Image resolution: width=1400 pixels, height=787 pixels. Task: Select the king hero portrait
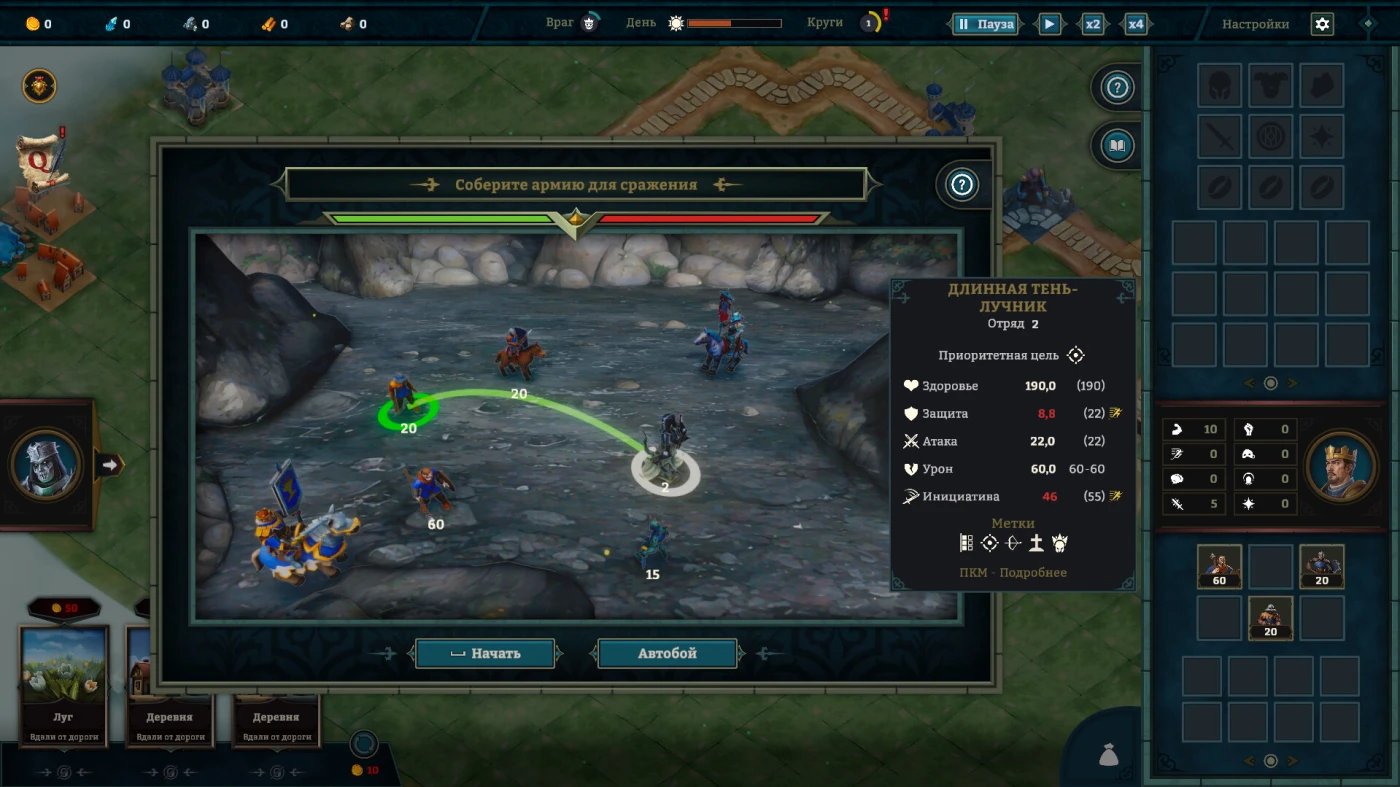1337,466
